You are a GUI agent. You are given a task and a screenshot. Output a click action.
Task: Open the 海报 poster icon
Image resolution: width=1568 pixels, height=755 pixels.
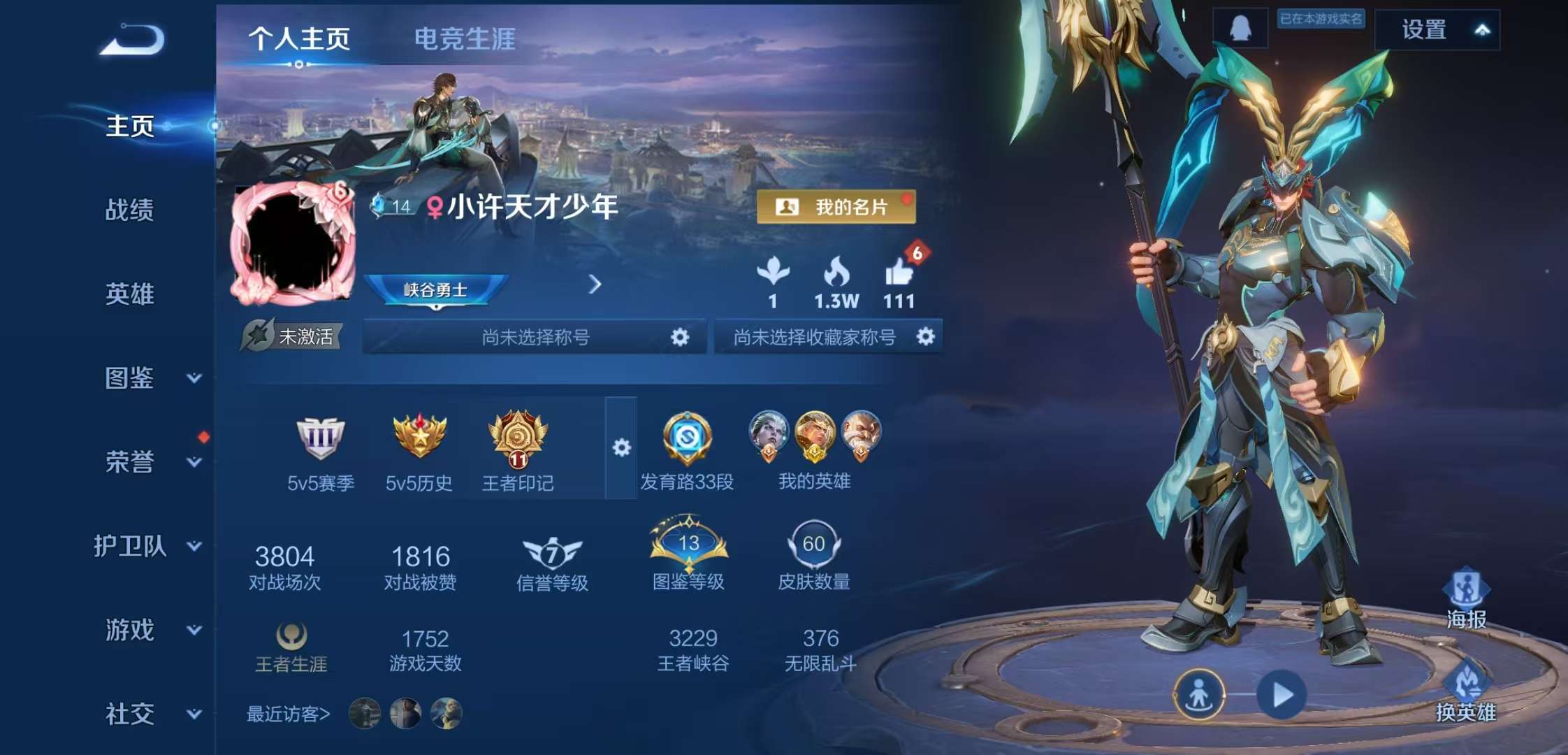click(1467, 591)
